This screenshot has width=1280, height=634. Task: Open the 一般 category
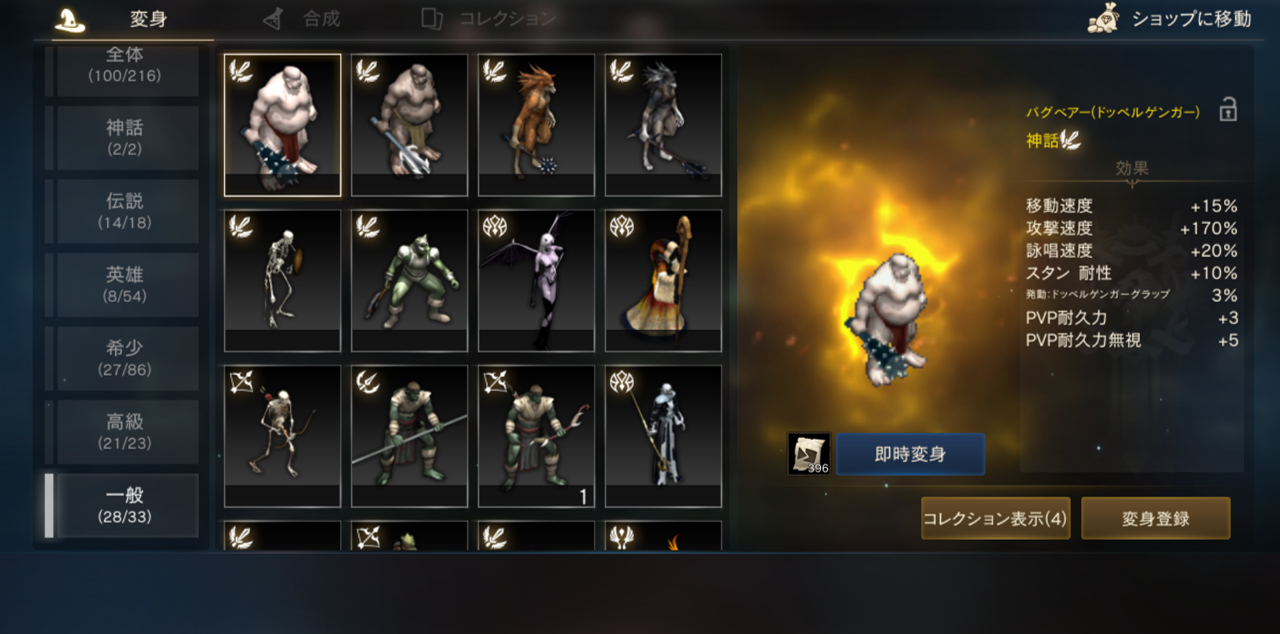tap(126, 506)
